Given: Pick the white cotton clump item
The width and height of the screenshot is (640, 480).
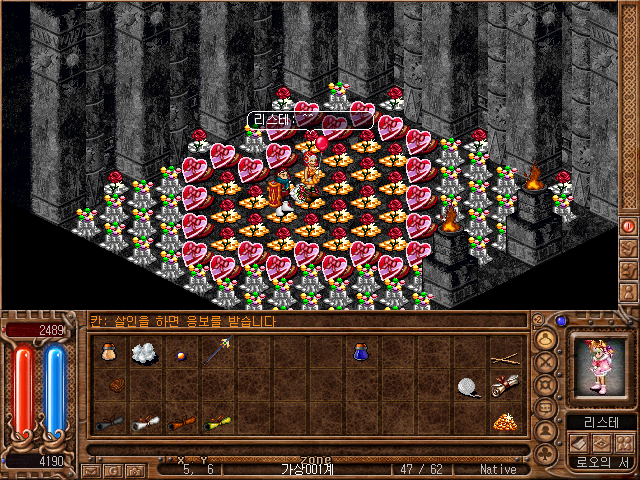Looking at the screenshot, I should [x=144, y=353].
